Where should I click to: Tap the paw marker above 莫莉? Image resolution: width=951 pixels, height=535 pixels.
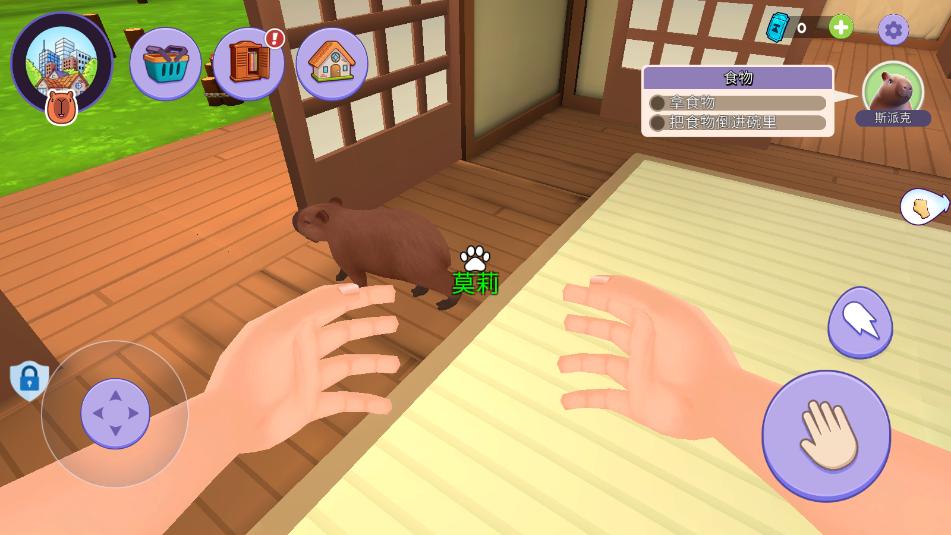pos(475,258)
